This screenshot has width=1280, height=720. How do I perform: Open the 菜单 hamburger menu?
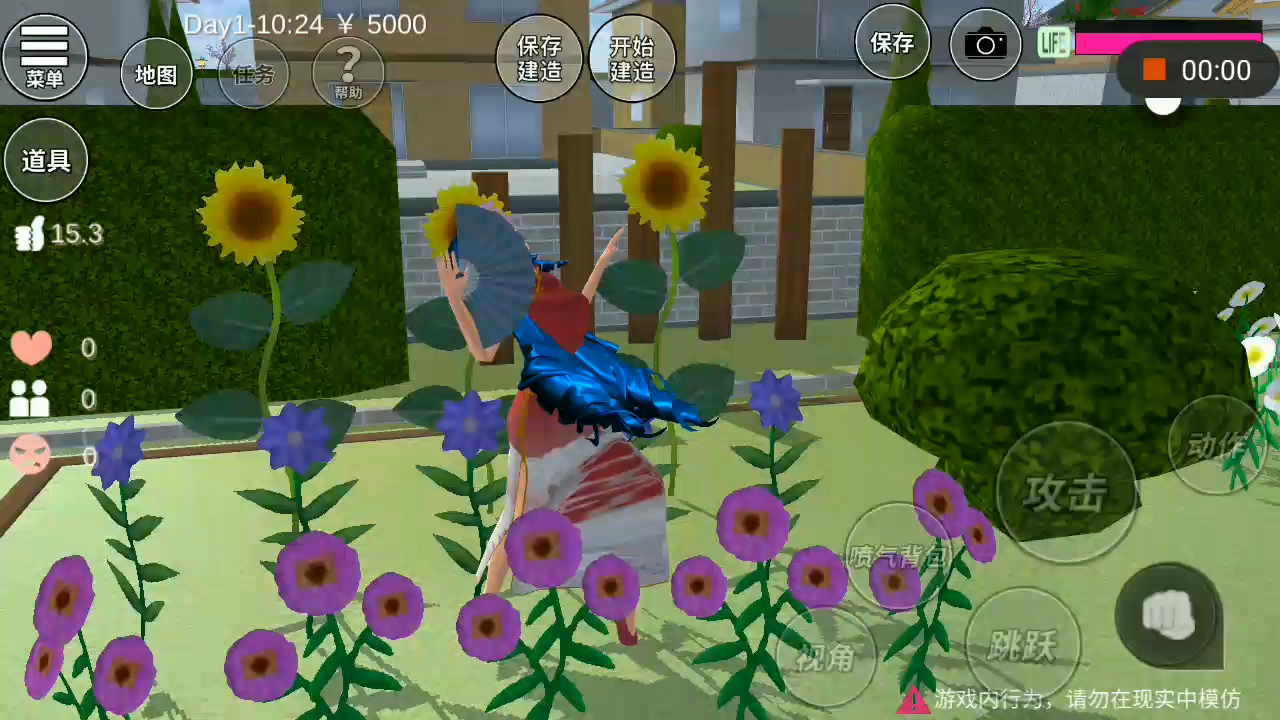click(x=45, y=56)
